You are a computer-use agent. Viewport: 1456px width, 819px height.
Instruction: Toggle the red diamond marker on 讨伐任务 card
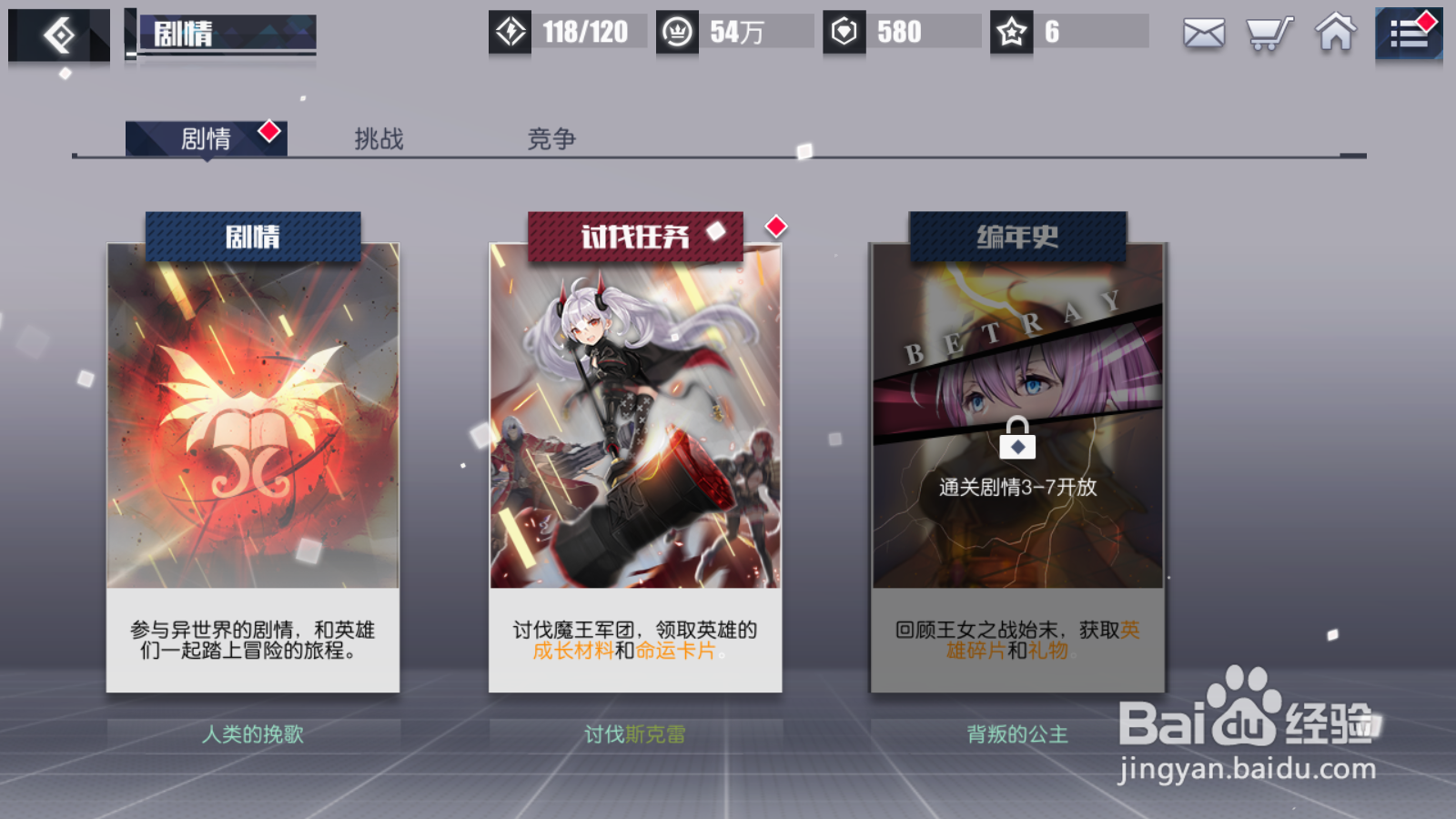(775, 227)
